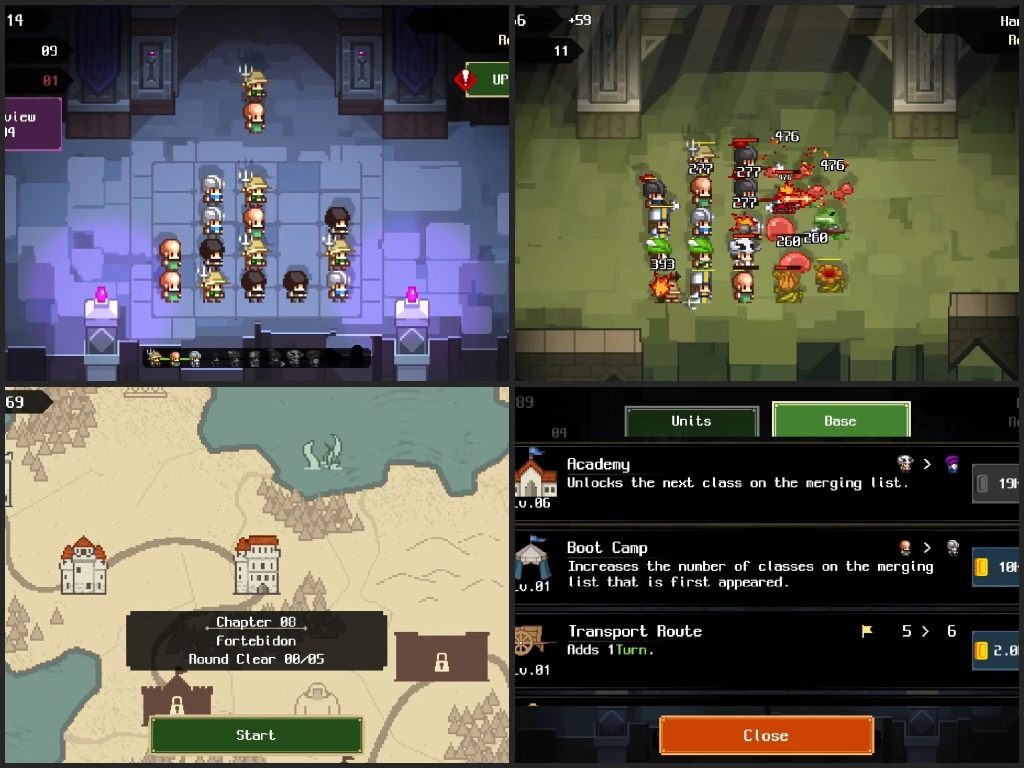The image size is (1024, 768).
Task: Open the purple view button
Action: [30, 124]
